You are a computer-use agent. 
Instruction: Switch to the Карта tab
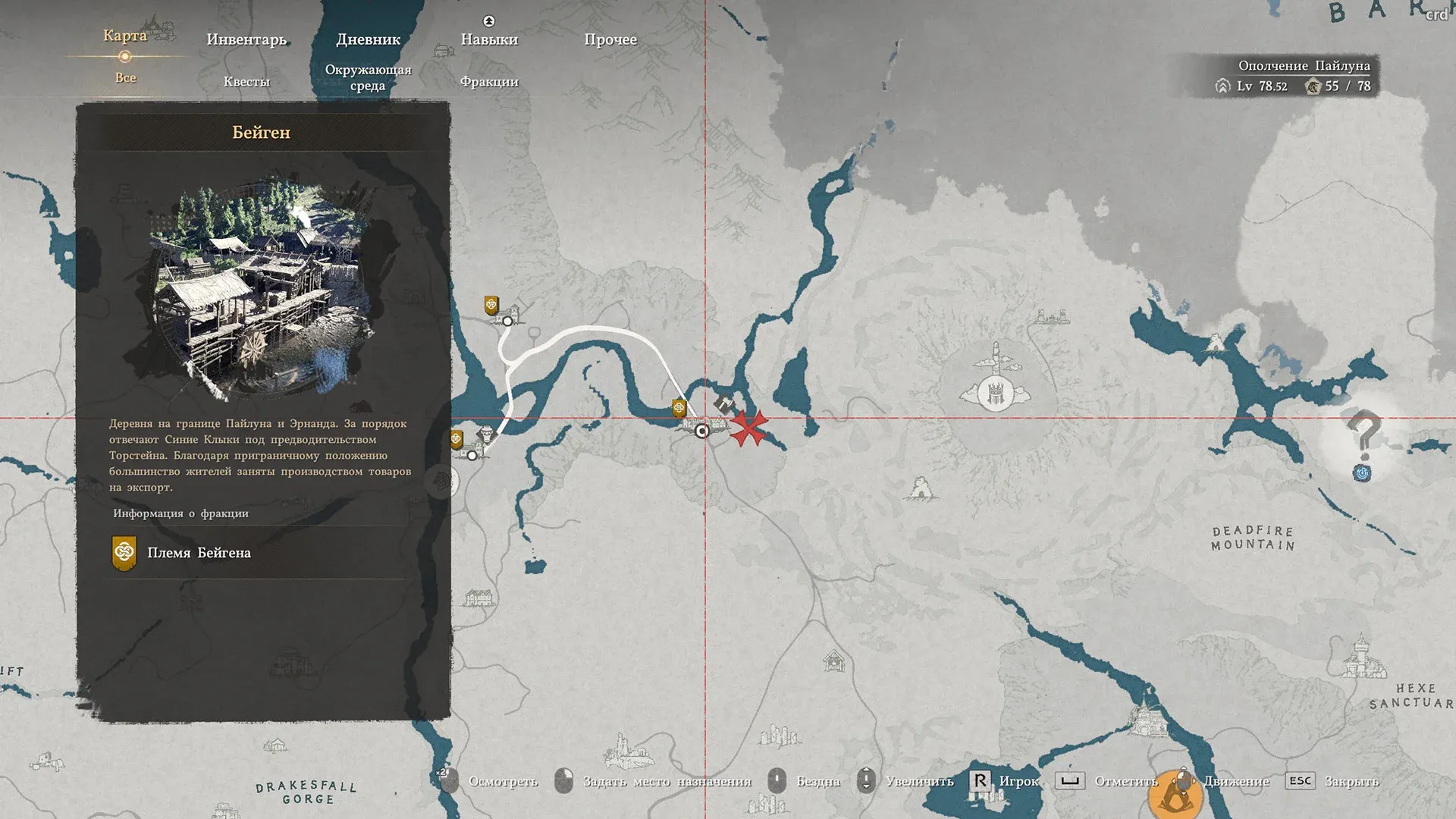[x=125, y=36]
